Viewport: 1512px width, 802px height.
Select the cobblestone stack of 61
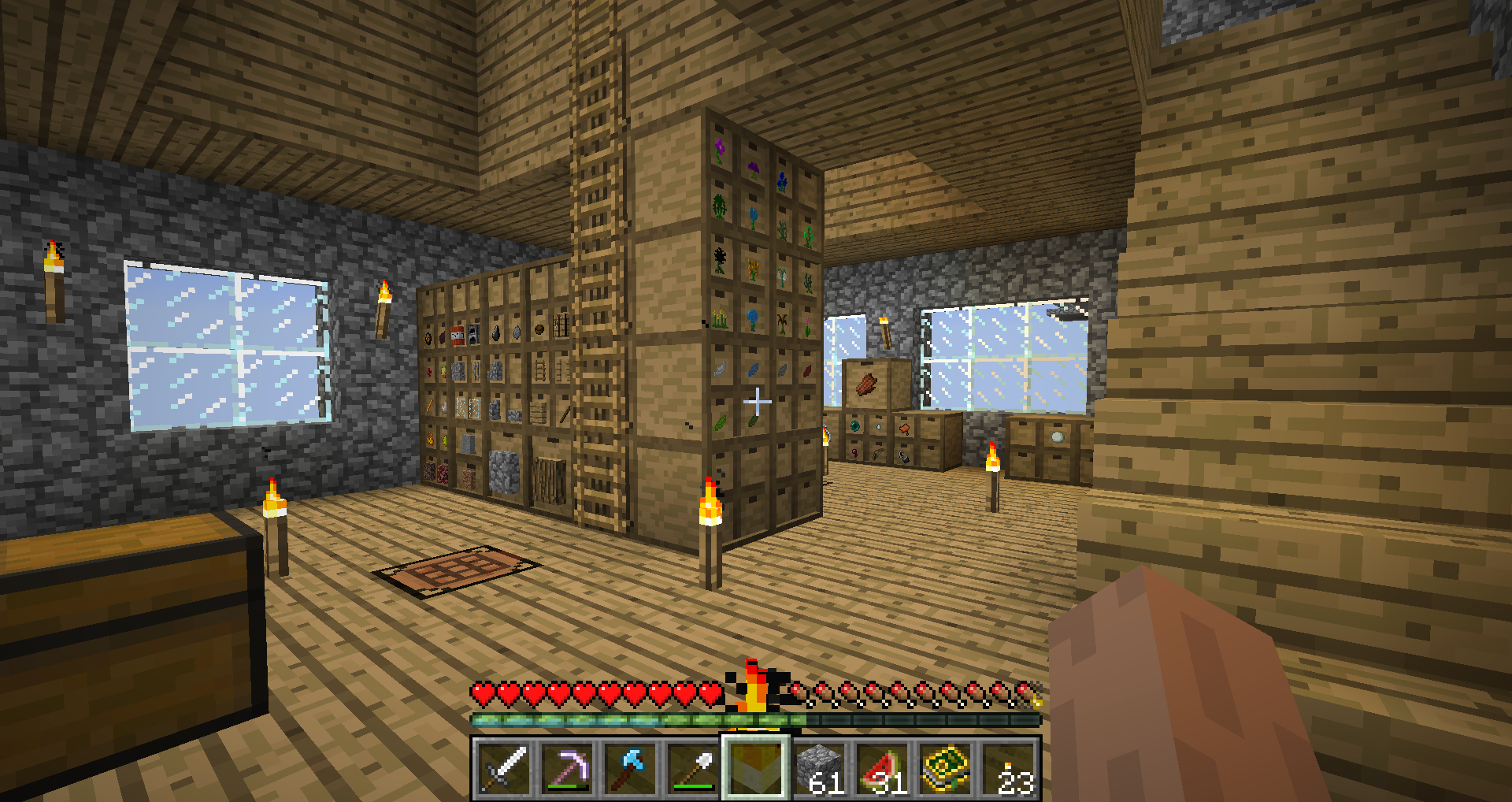(819, 768)
